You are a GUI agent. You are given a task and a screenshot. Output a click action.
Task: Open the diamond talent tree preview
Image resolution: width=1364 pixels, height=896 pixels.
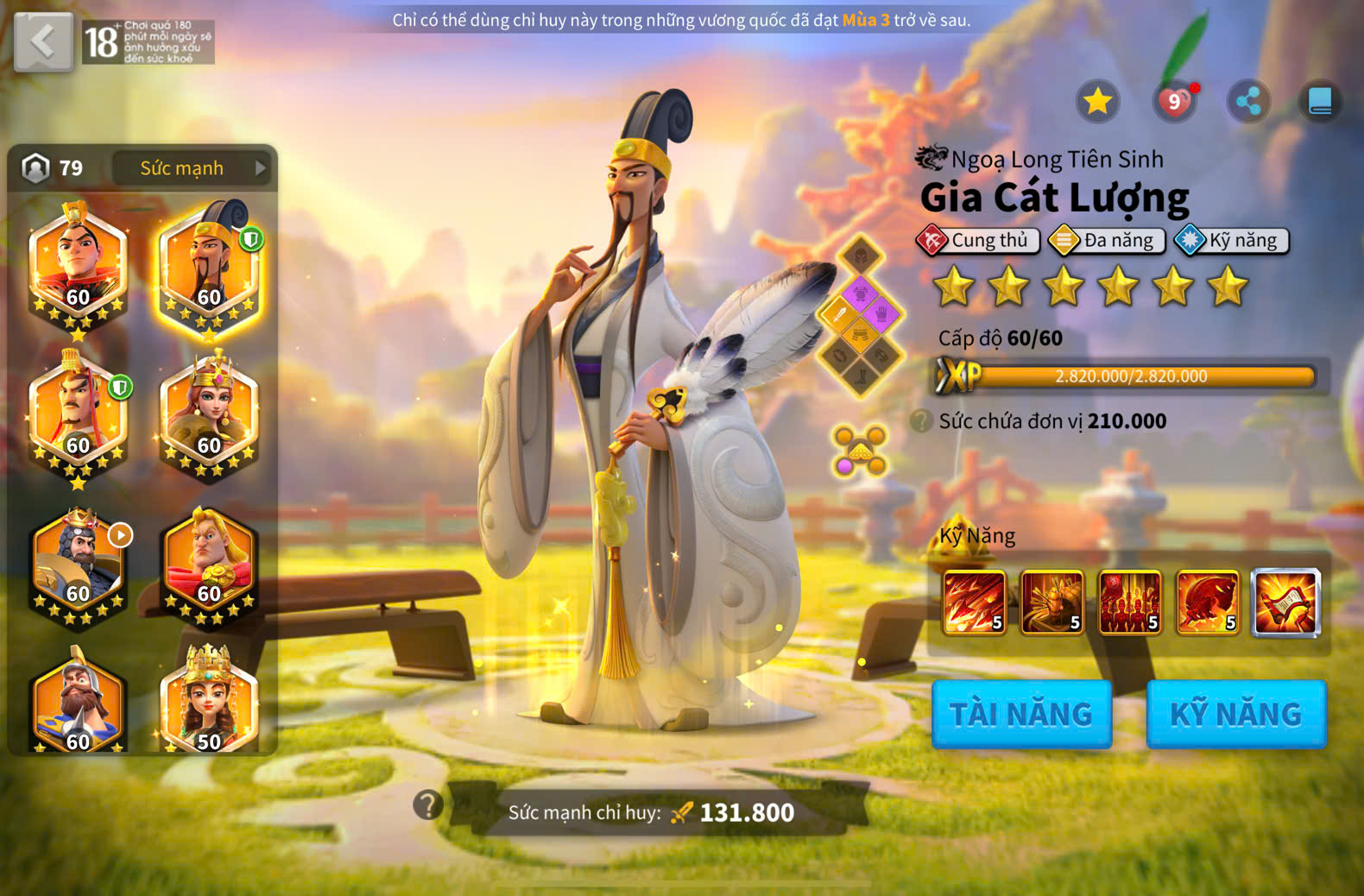[860, 316]
